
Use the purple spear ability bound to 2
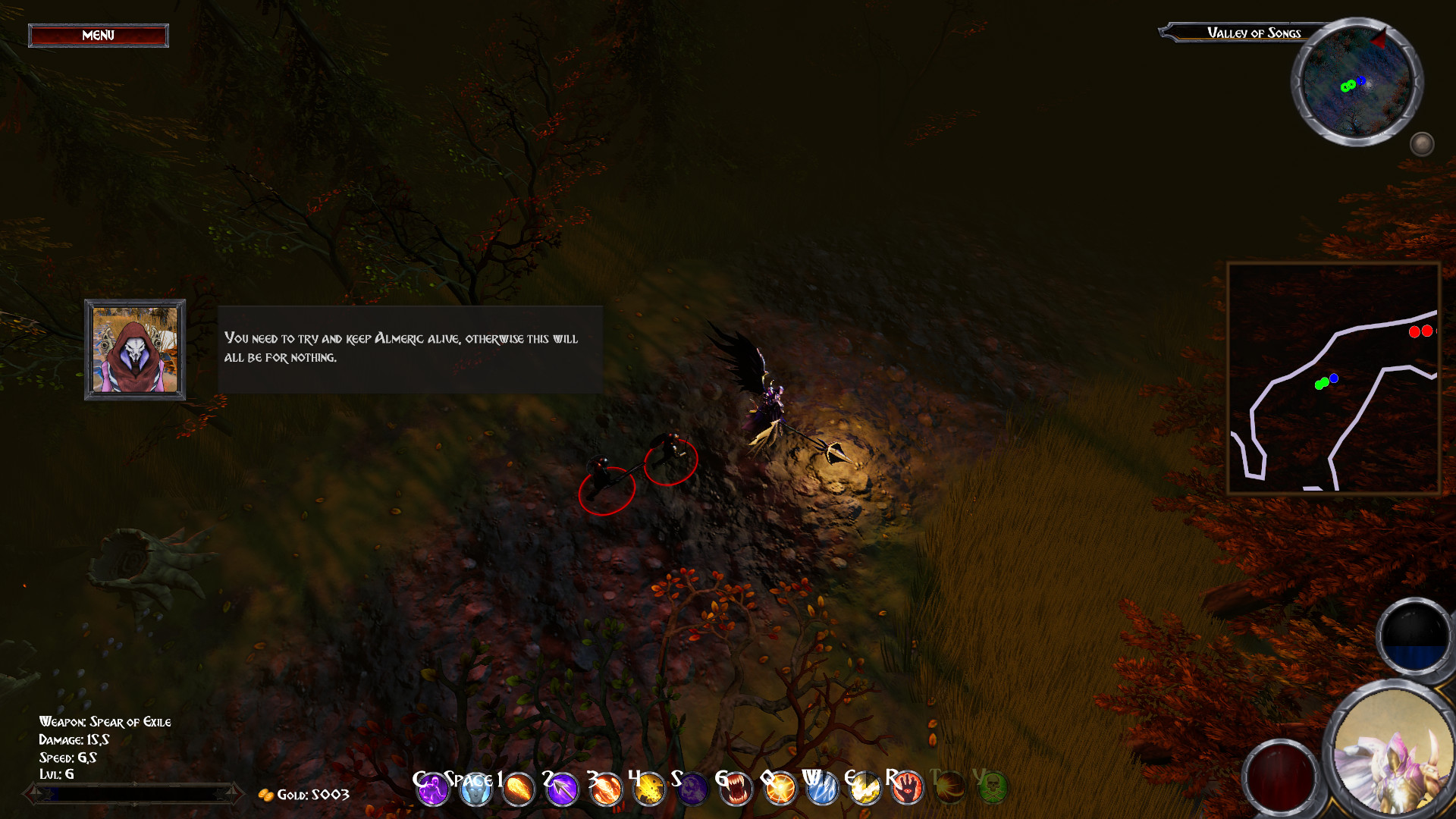point(563,789)
